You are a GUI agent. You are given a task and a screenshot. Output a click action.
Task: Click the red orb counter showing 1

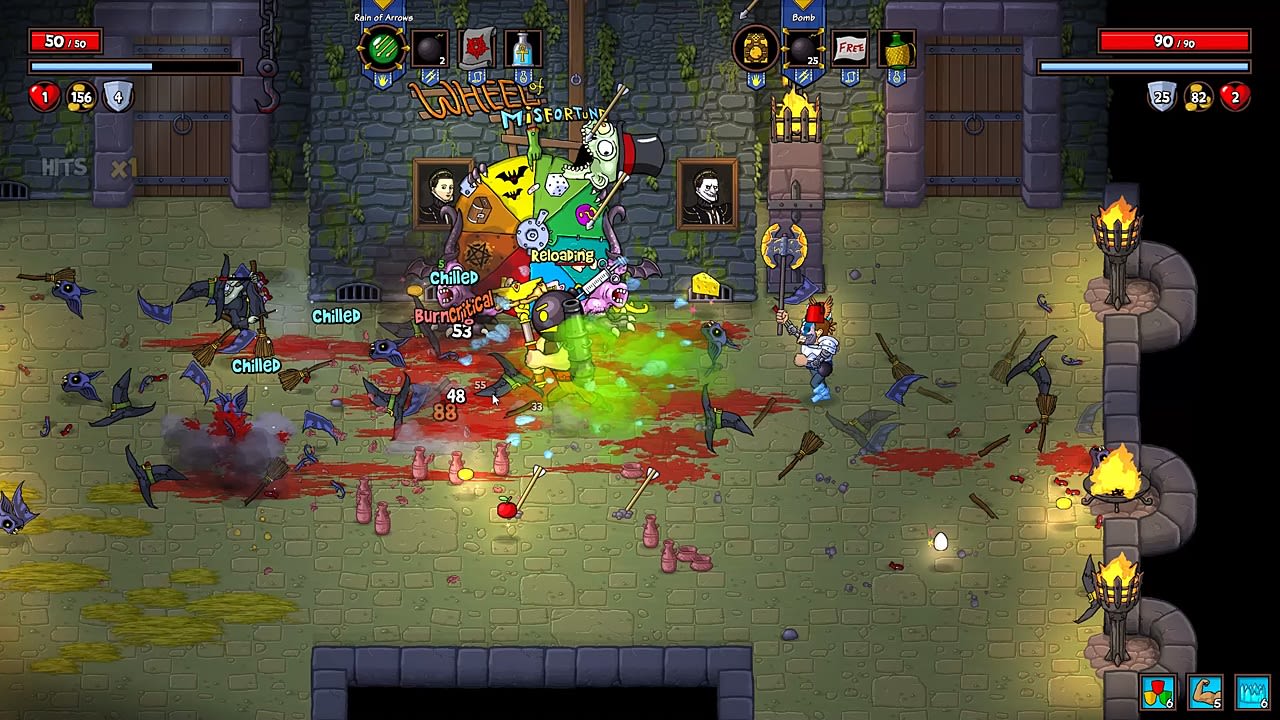pyautogui.click(x=43, y=97)
